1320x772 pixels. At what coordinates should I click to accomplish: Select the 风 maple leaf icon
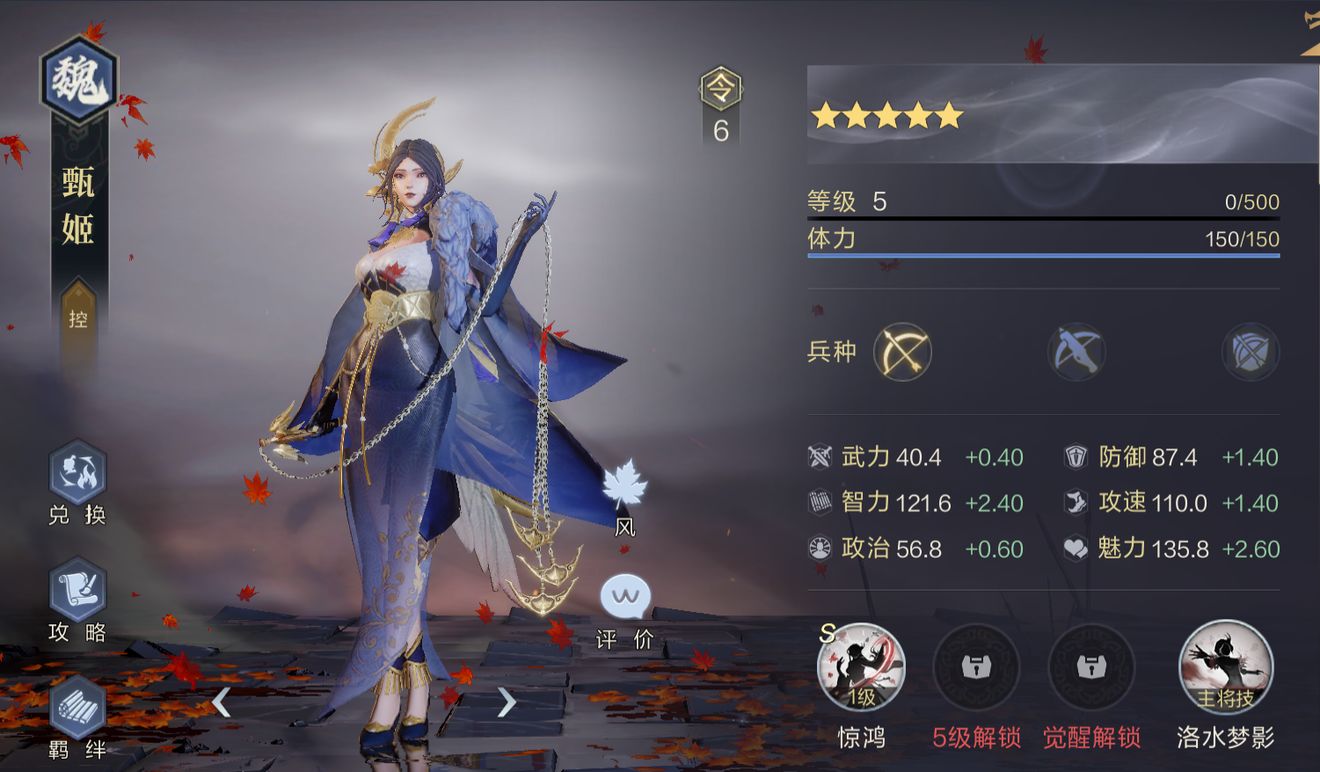pos(625,486)
